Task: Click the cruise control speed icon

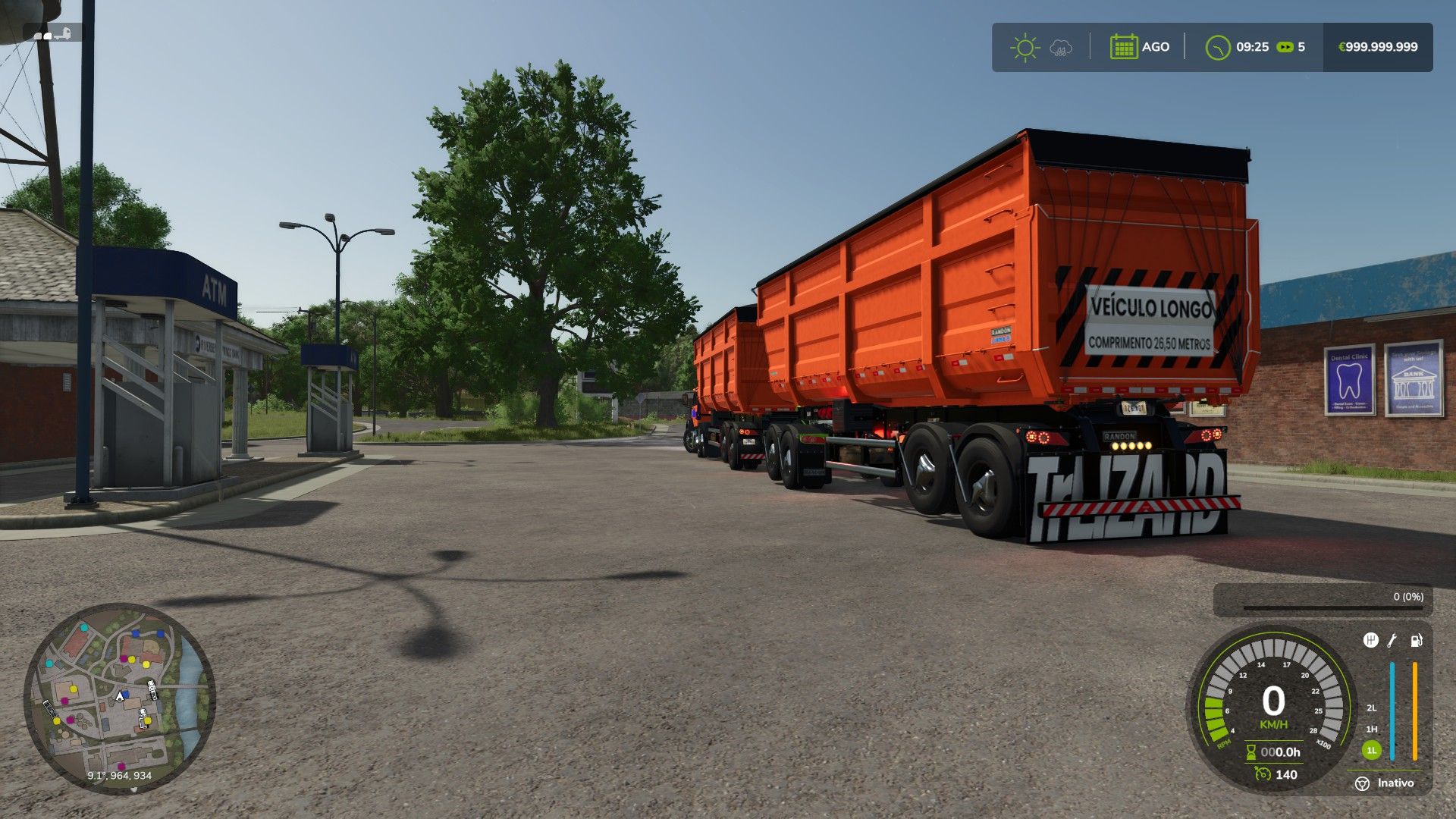Action: point(1262,774)
